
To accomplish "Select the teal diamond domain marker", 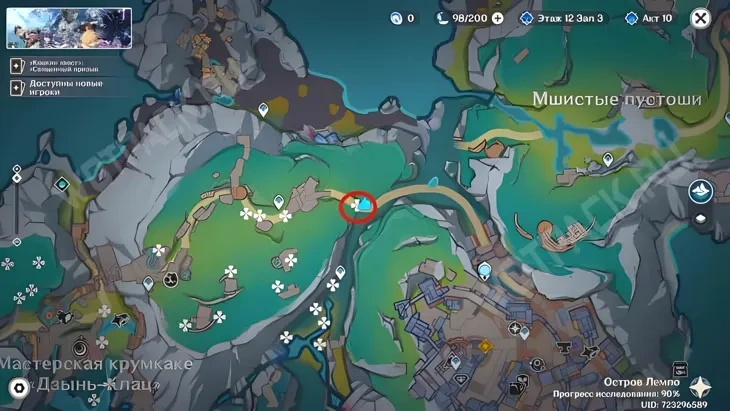I will point(64,184).
